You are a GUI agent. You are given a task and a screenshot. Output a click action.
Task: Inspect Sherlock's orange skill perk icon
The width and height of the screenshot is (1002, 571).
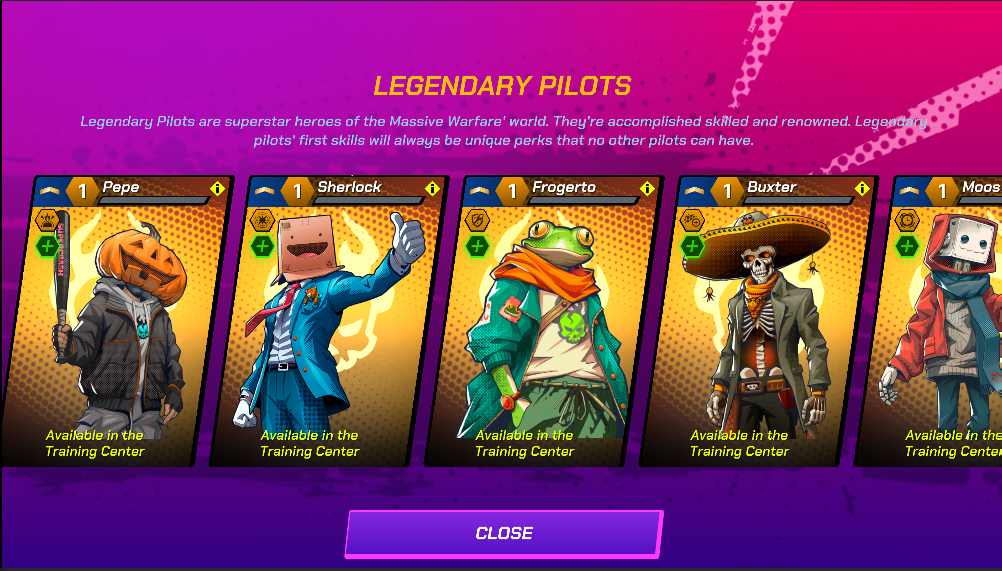coord(261,220)
